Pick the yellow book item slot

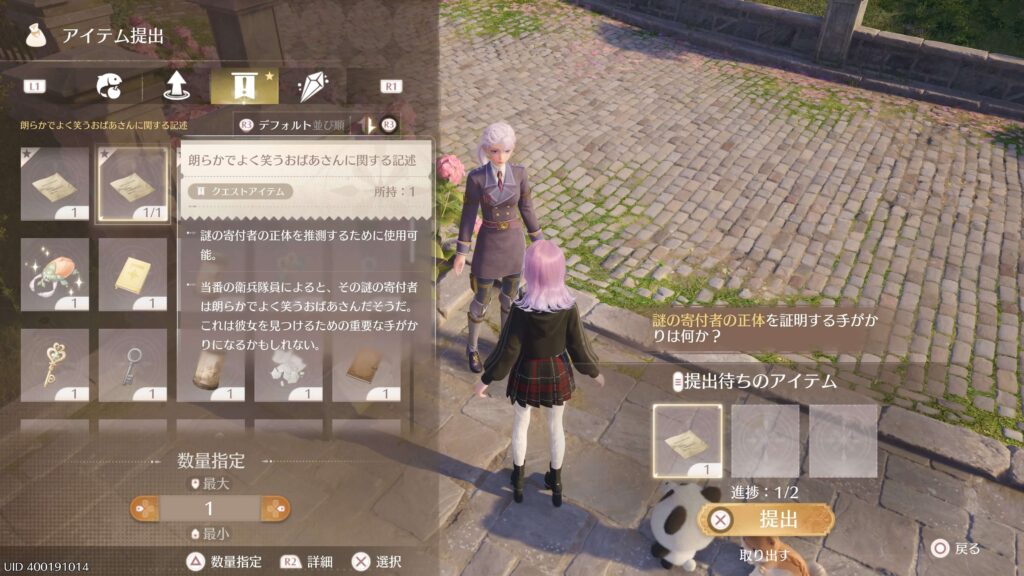[132, 275]
